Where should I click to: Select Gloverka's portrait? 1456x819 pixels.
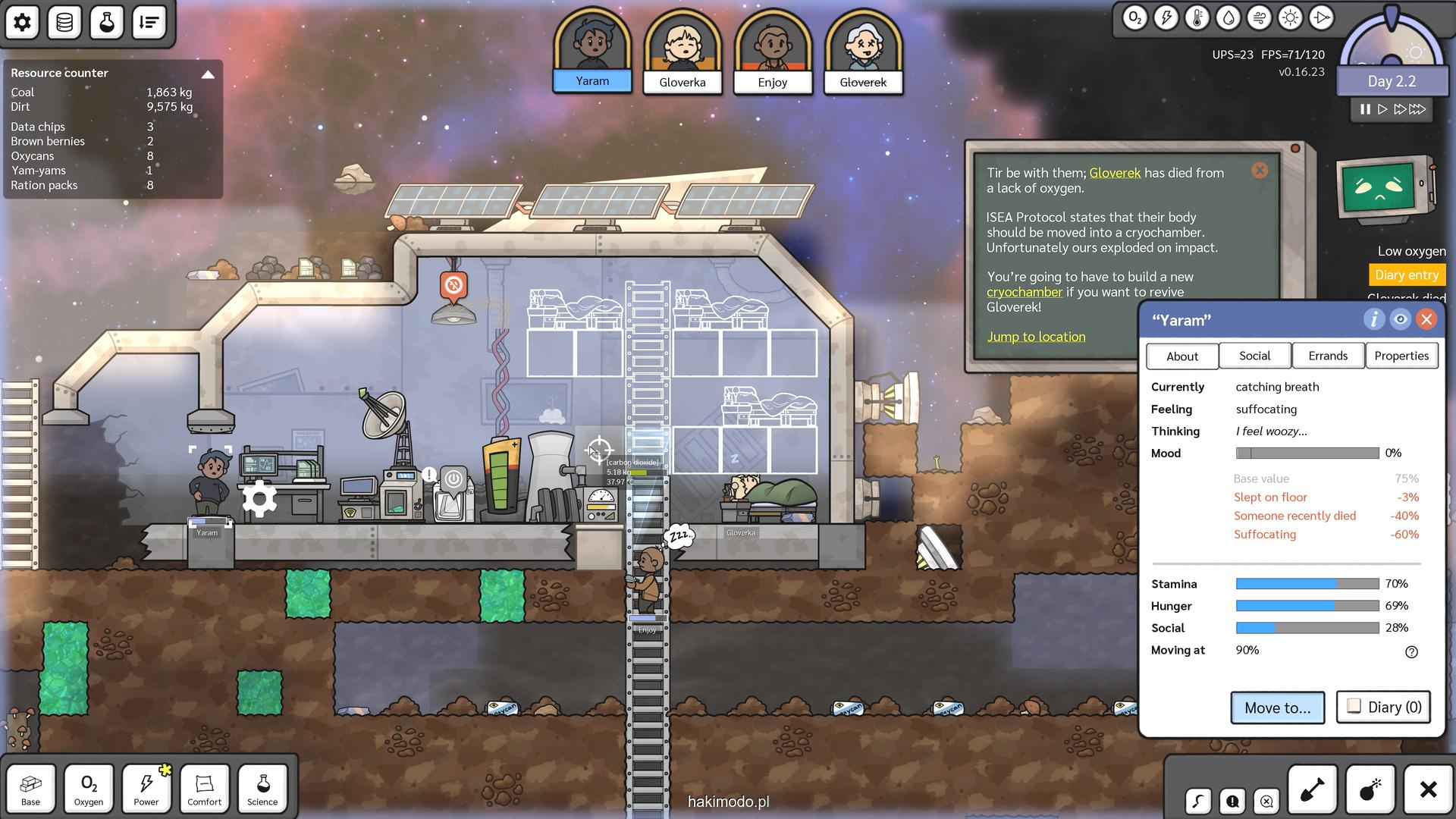[x=682, y=52]
